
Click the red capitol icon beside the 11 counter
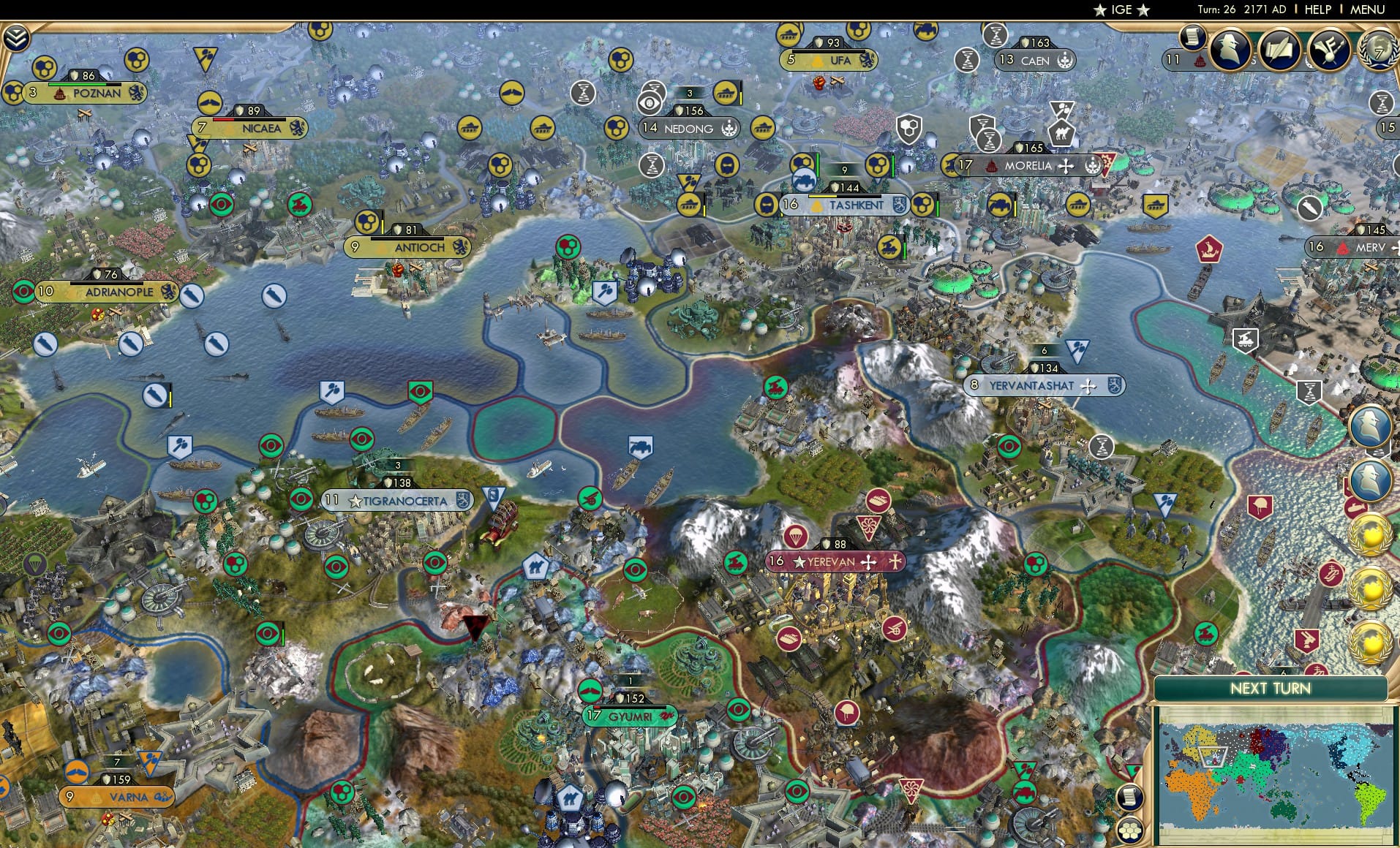click(1199, 61)
